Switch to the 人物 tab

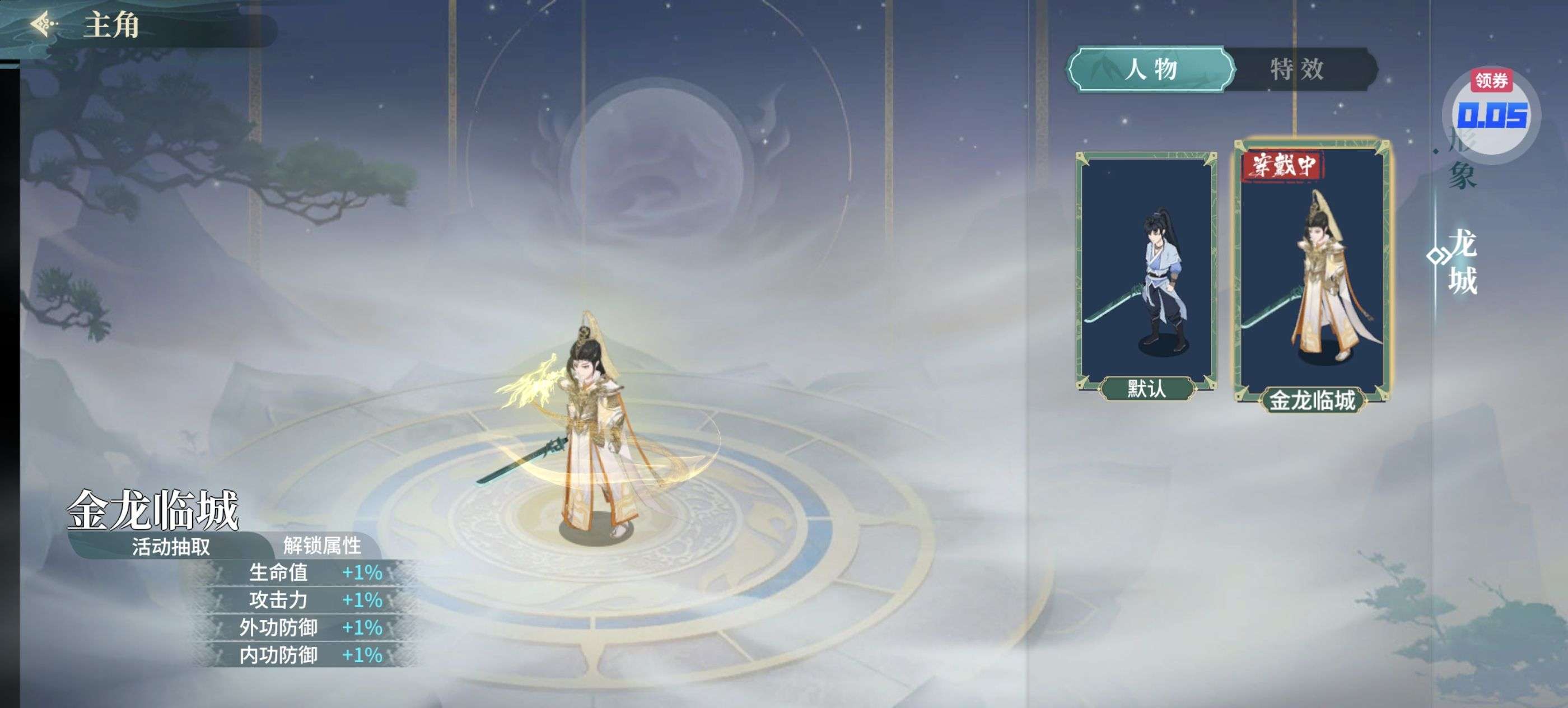point(1150,69)
